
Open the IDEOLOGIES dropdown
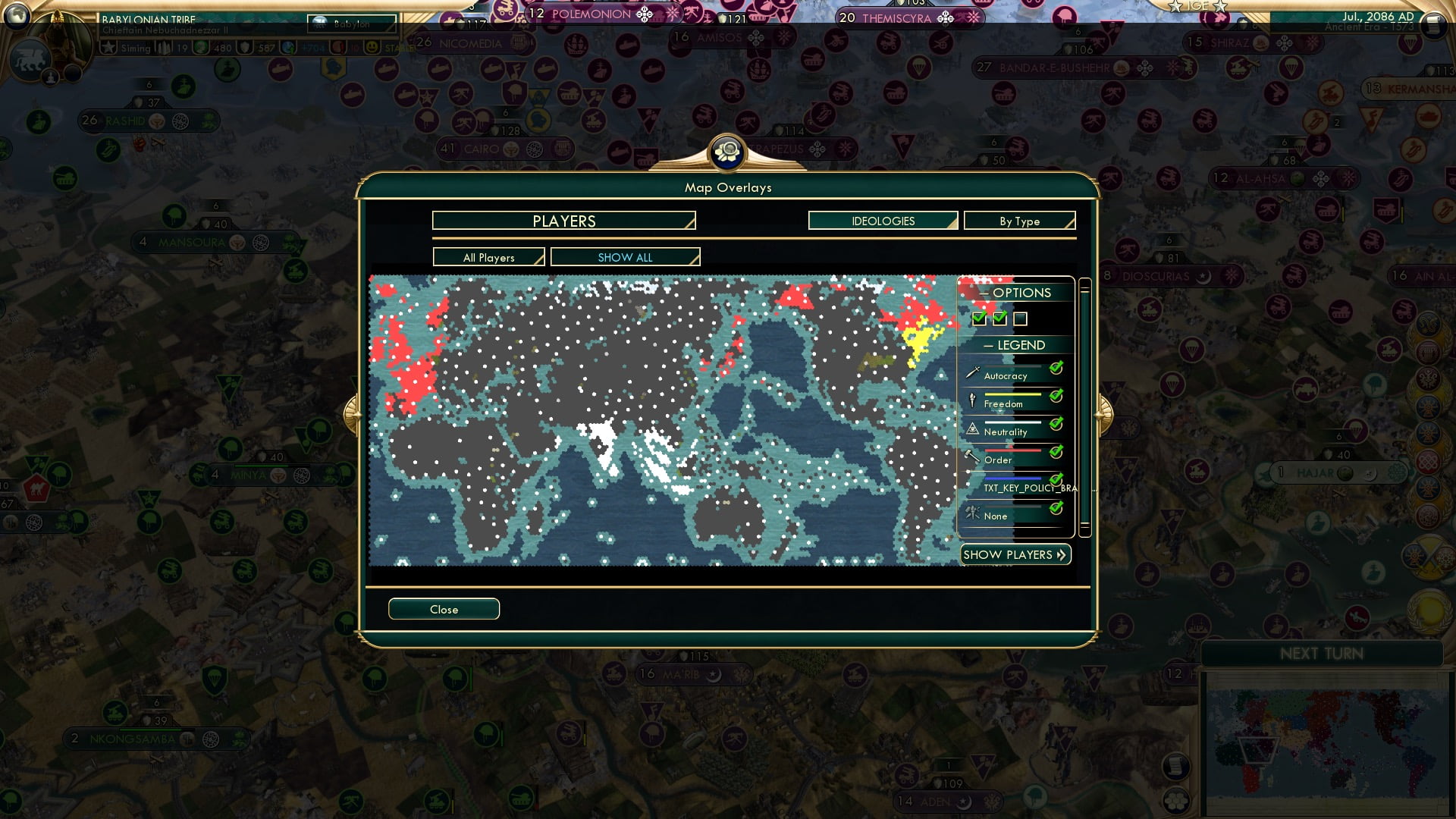(882, 221)
